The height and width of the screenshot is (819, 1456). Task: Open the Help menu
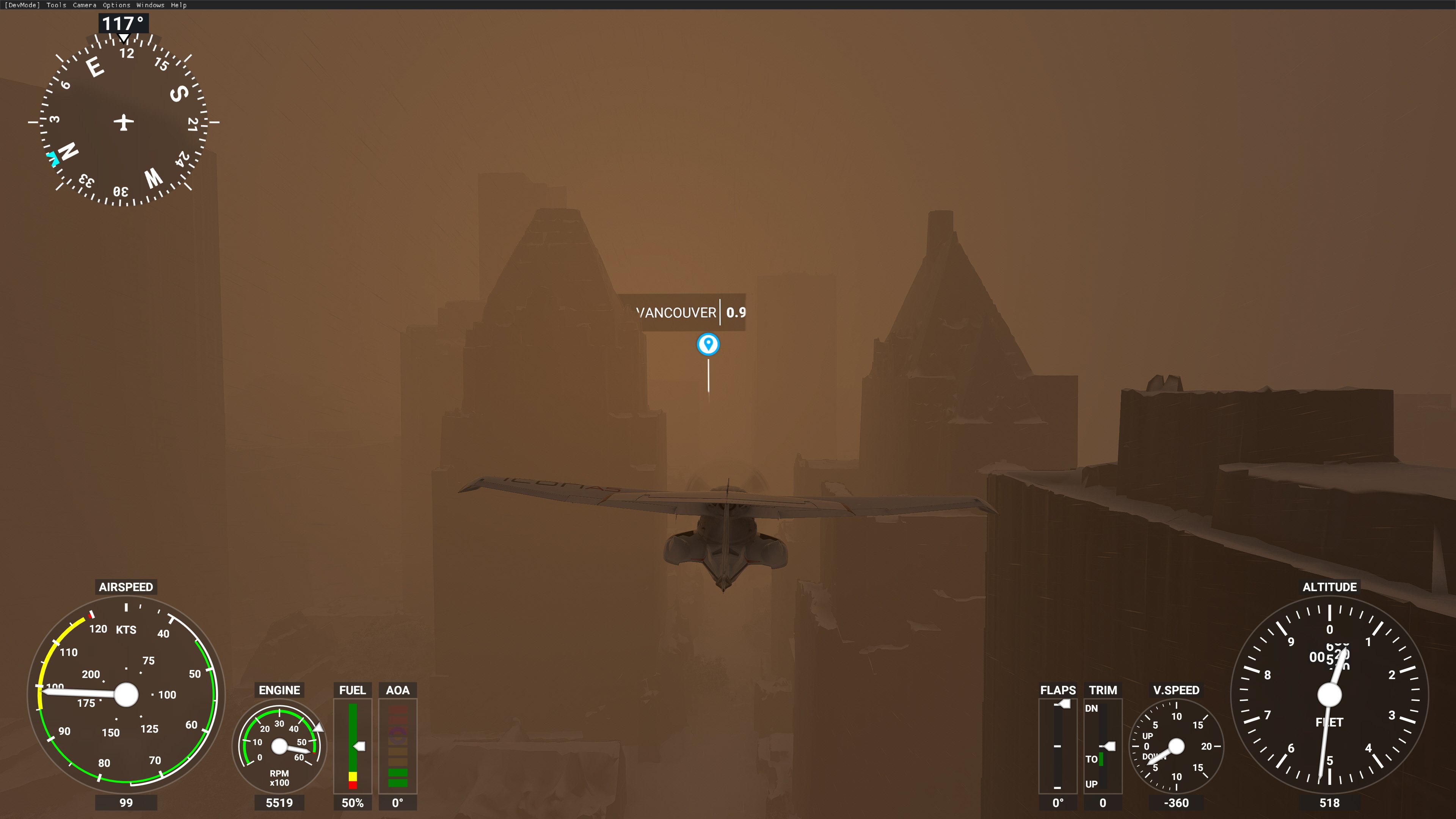(x=179, y=5)
